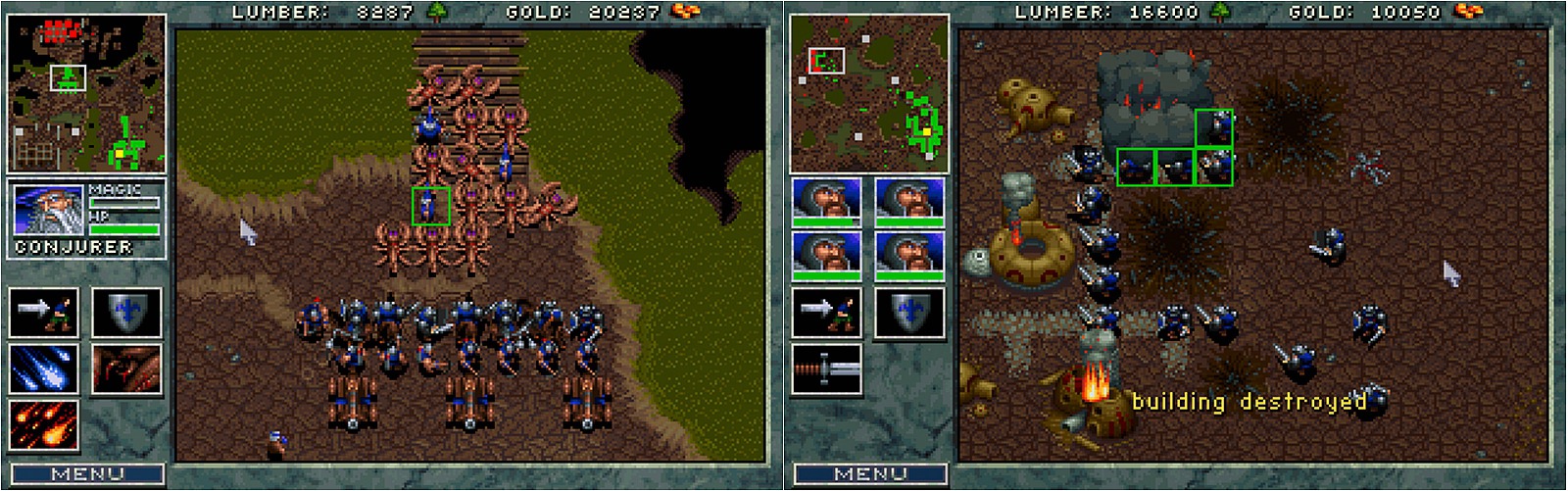Cast the Rain of Fire spell
Screen dimensions: 1568x491
[43, 424]
